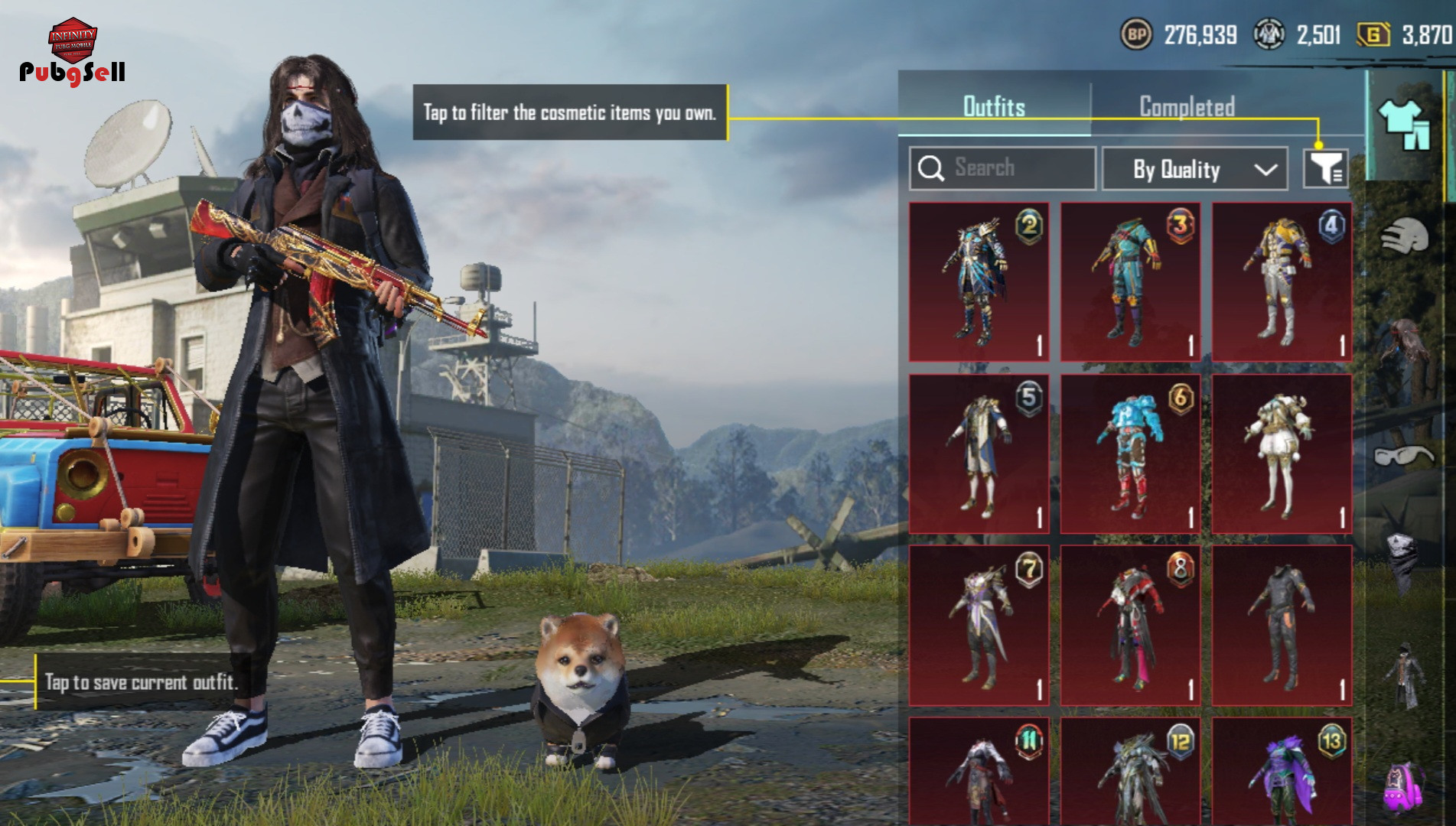Choose the blue and red outfit numbered 6
Screen dimensions: 1456x826
1130,454
